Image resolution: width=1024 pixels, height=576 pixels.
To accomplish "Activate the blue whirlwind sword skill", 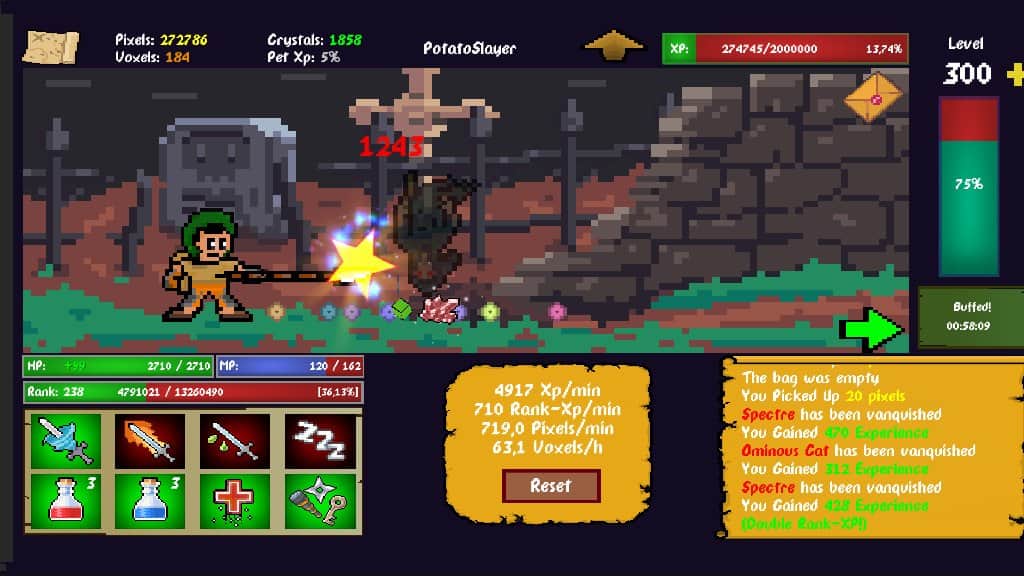I will [x=66, y=440].
